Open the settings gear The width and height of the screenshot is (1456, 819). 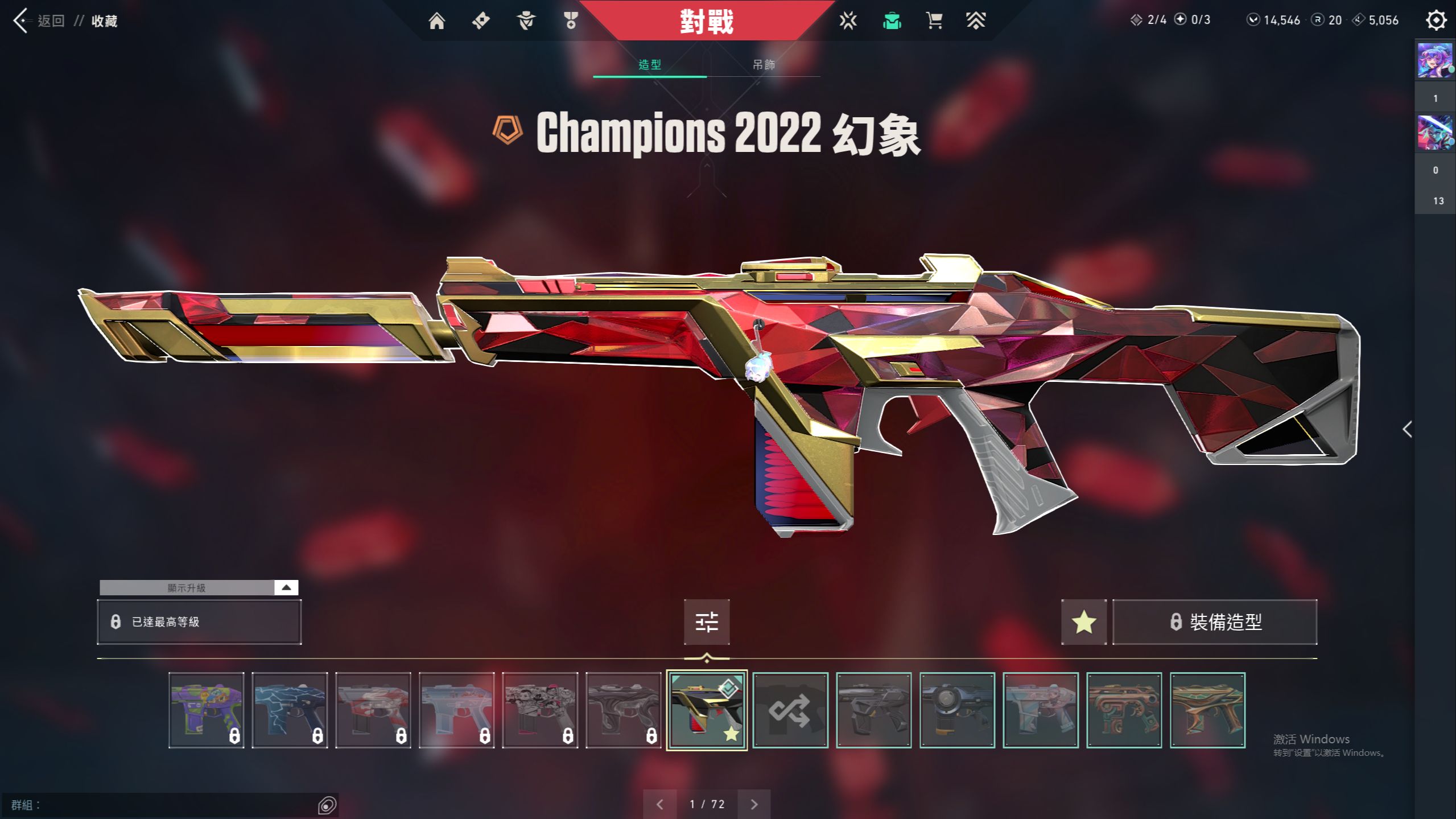[x=1436, y=20]
